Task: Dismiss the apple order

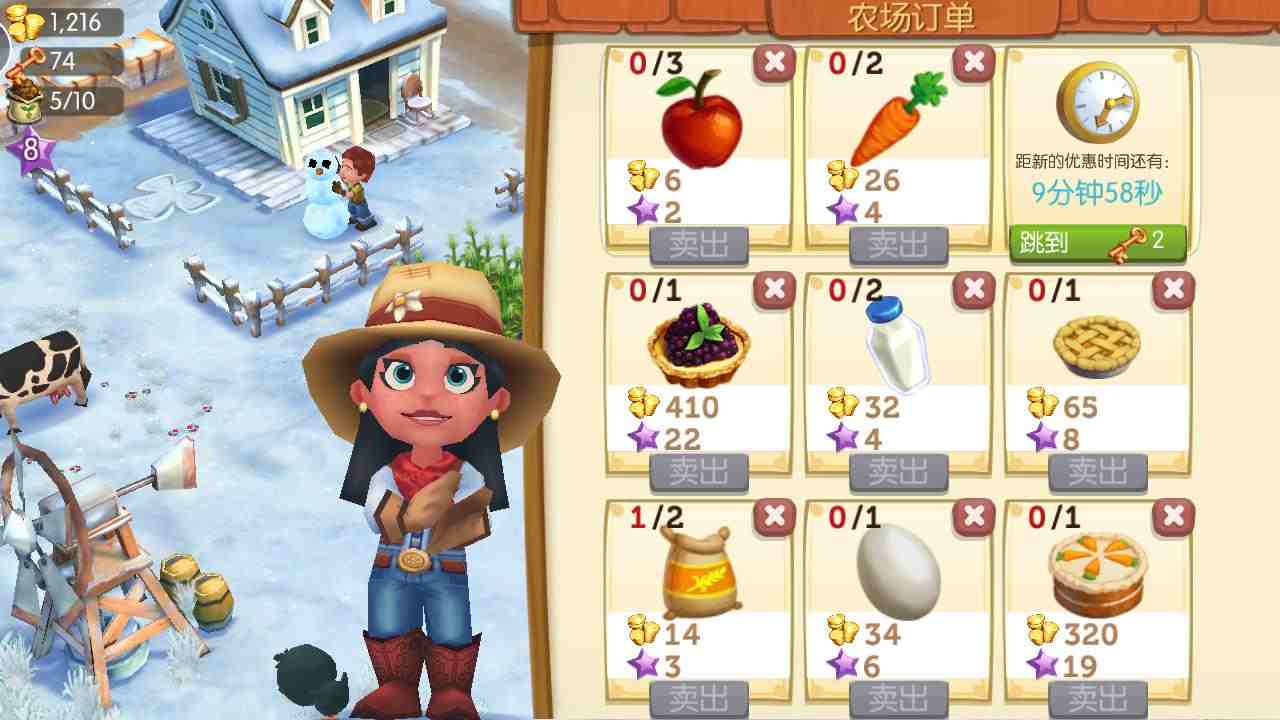Action: (773, 63)
